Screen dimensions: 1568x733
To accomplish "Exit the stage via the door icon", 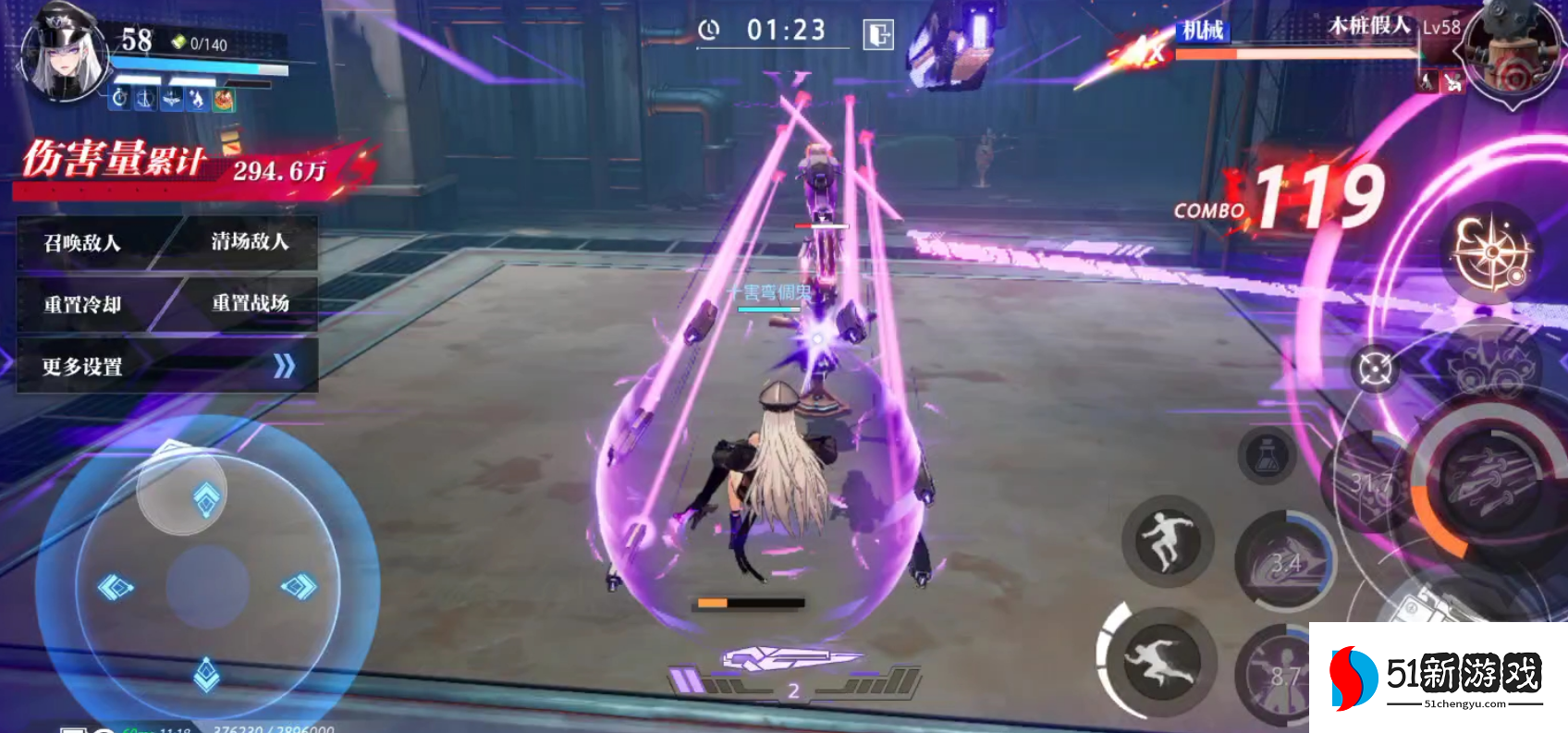I will click(x=877, y=35).
